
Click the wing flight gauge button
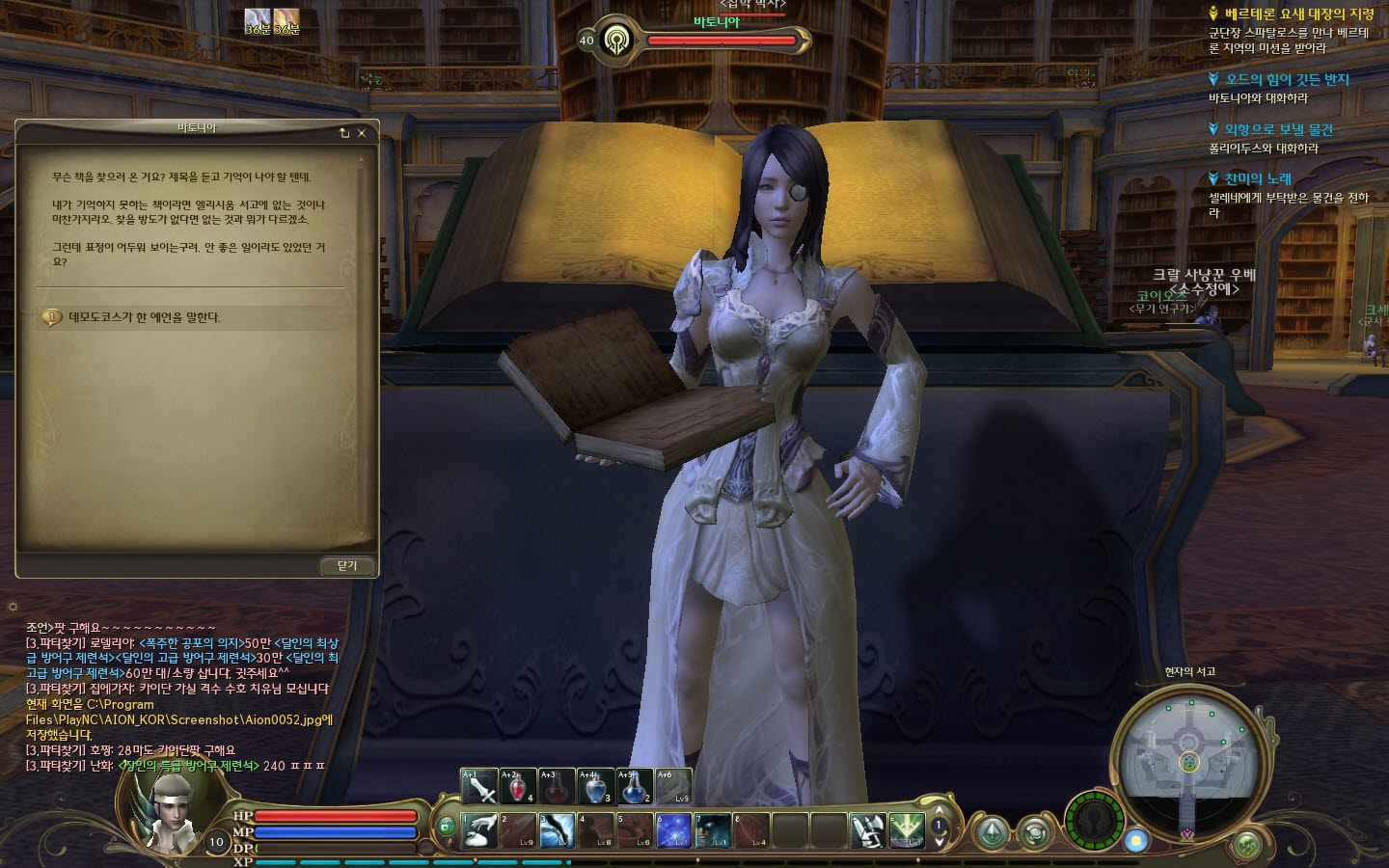click(1094, 821)
